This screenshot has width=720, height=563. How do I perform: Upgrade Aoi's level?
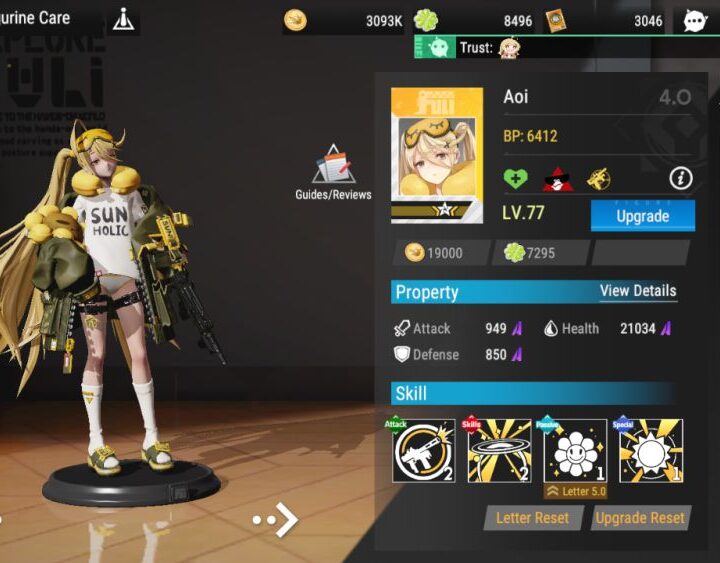tap(642, 216)
